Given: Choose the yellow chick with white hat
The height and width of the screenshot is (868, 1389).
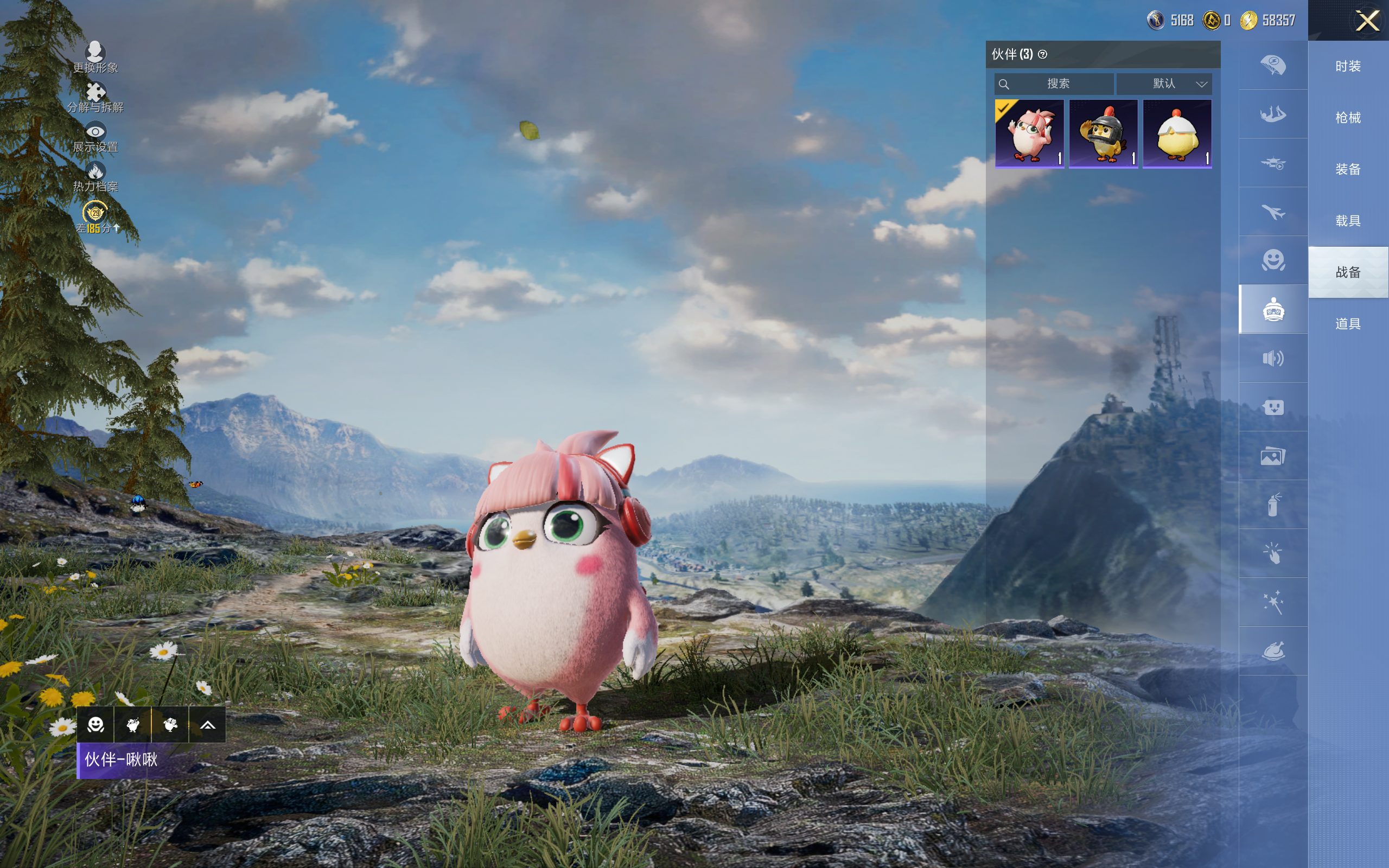Looking at the screenshot, I should [x=1177, y=134].
